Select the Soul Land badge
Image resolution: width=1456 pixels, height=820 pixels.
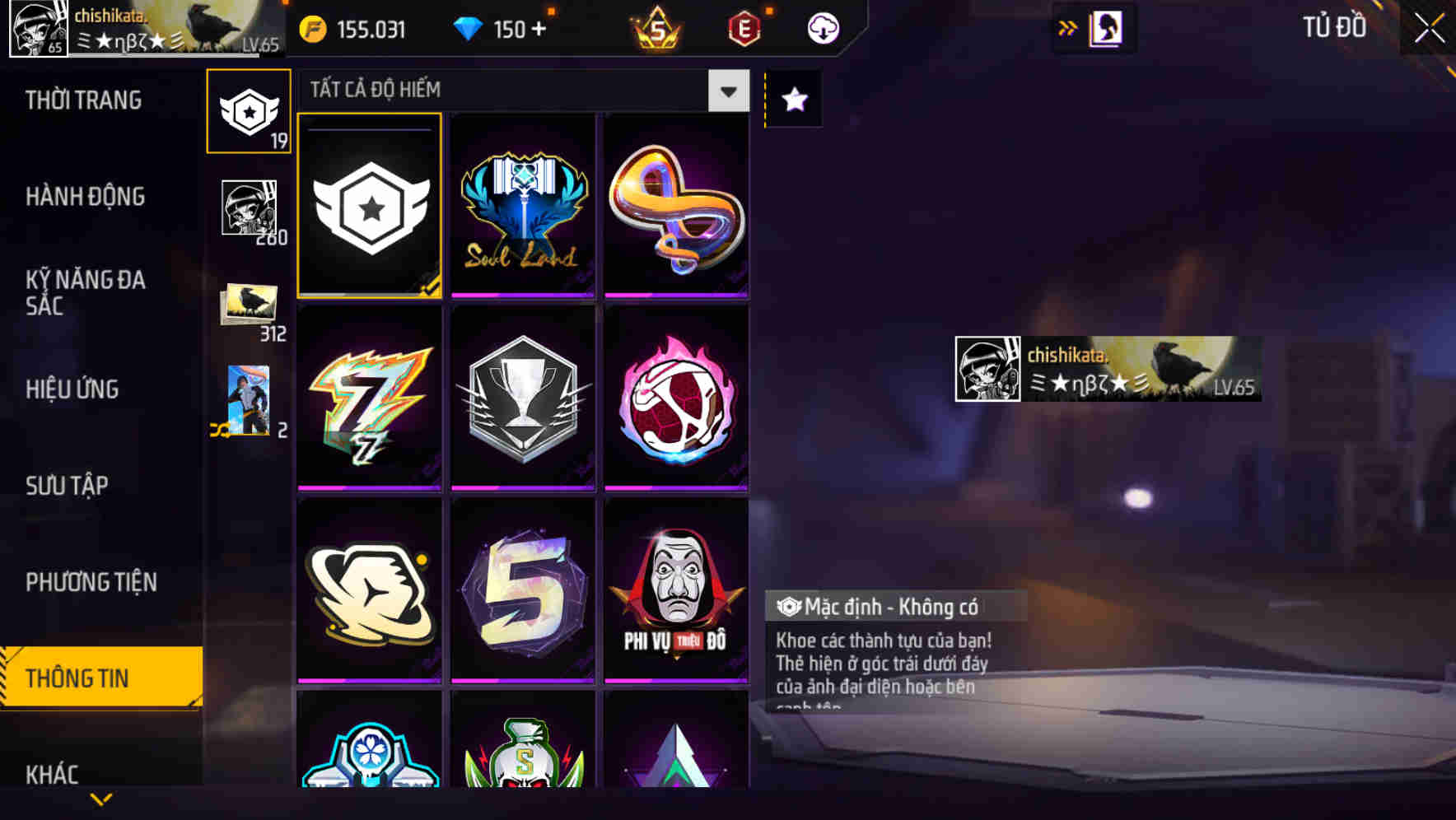[523, 206]
